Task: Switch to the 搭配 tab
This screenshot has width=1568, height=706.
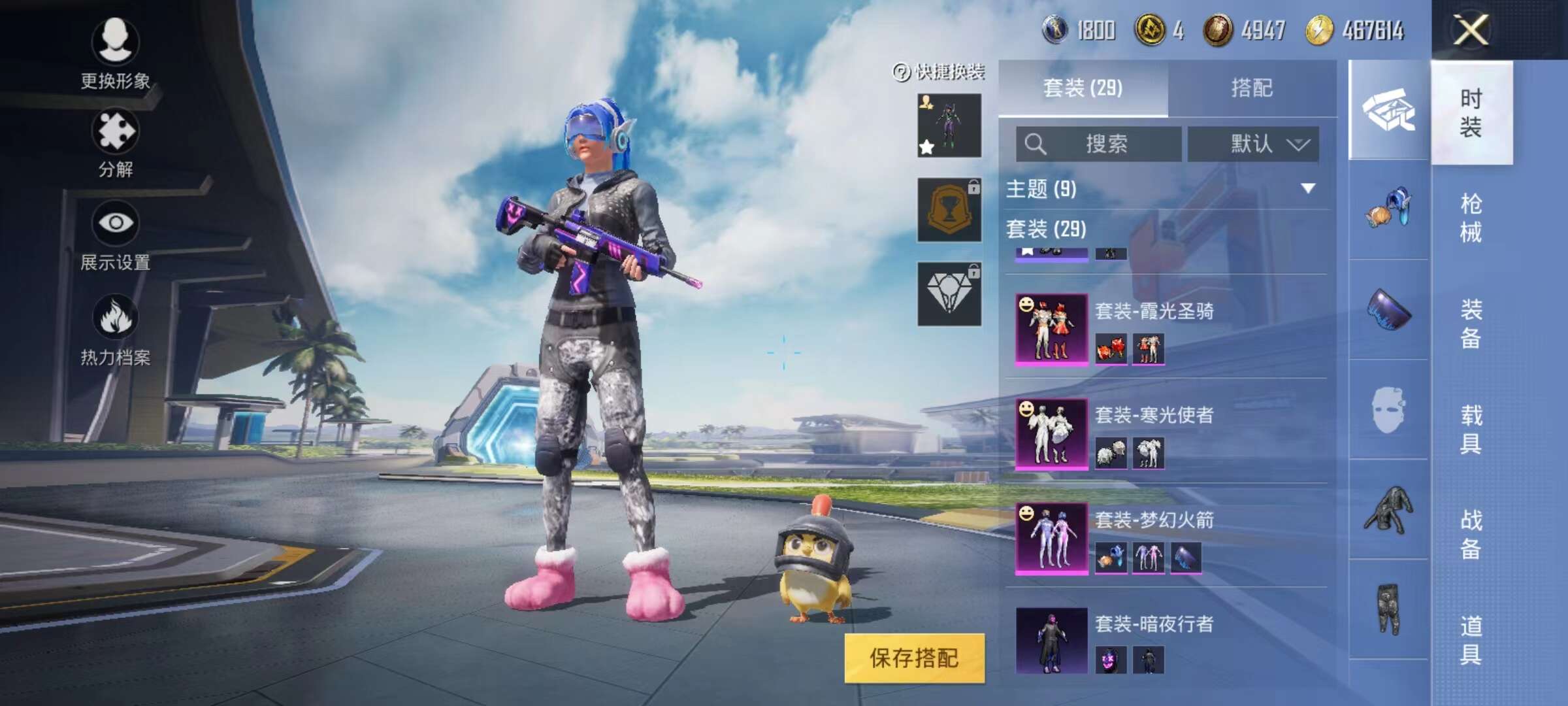Action: tap(1252, 88)
